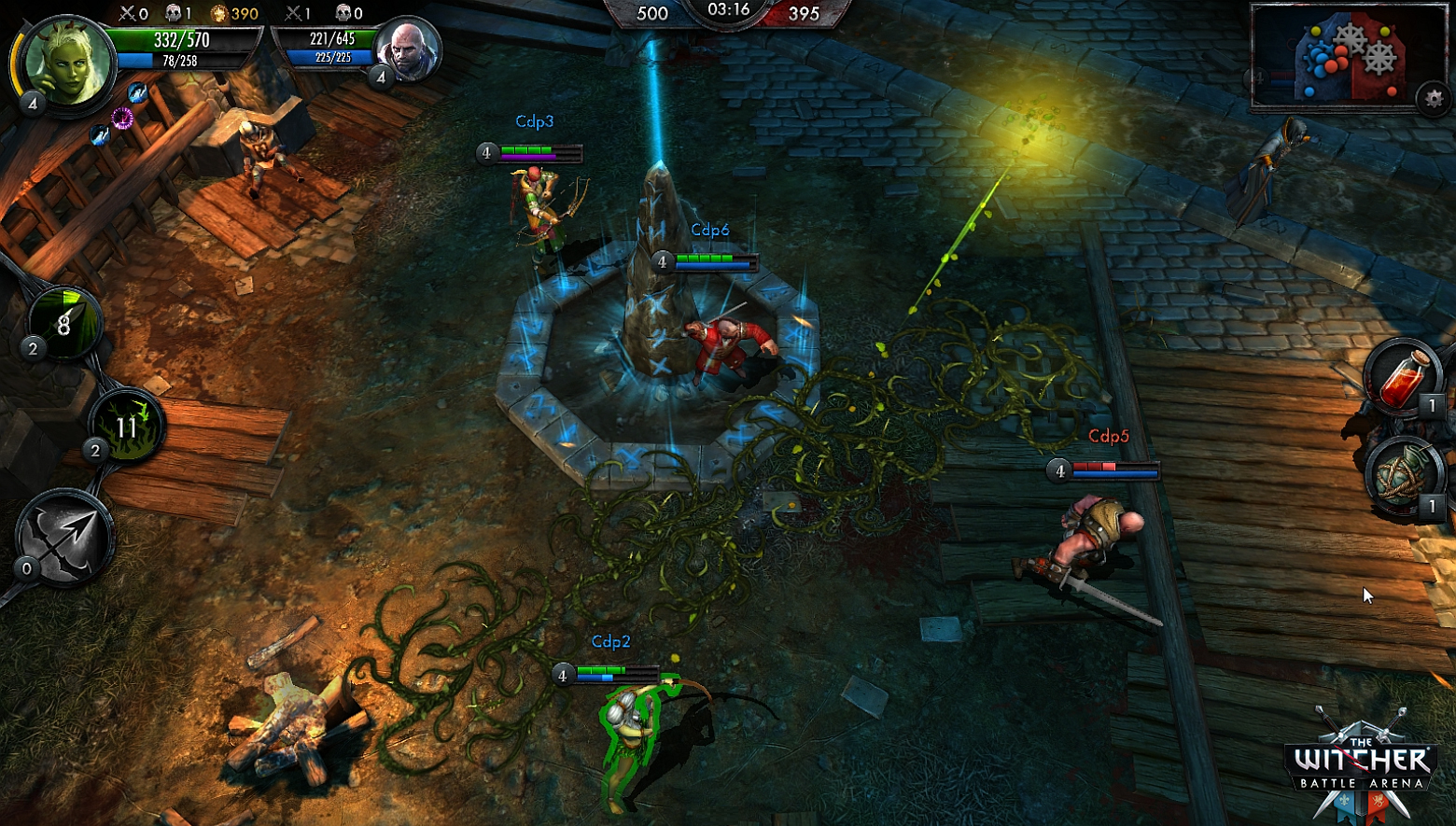The width and height of the screenshot is (1456, 826).
Task: Open settings with the gear button
Action: pyautogui.click(x=1434, y=98)
